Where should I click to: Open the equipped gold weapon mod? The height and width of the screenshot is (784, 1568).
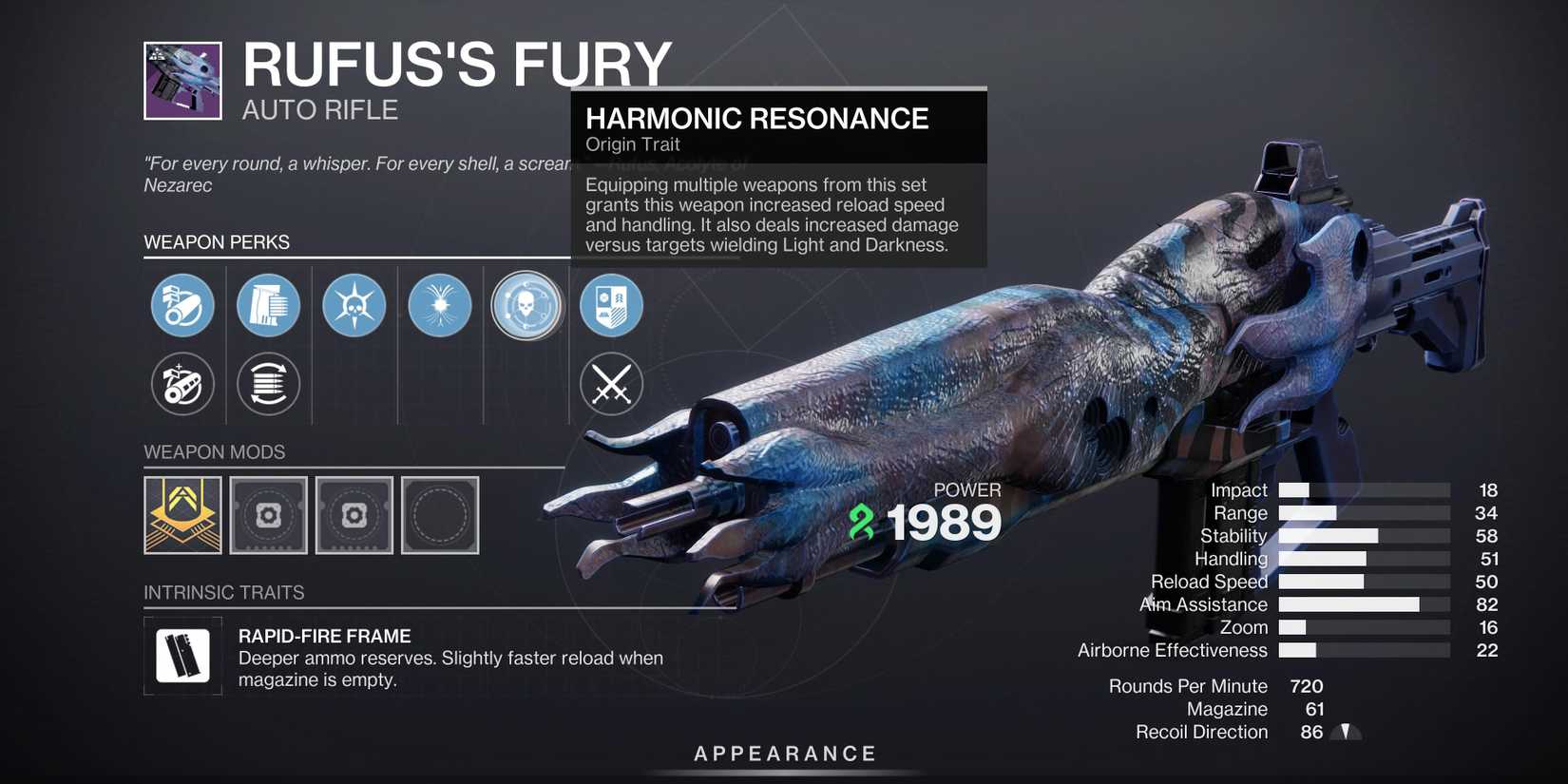(x=182, y=515)
